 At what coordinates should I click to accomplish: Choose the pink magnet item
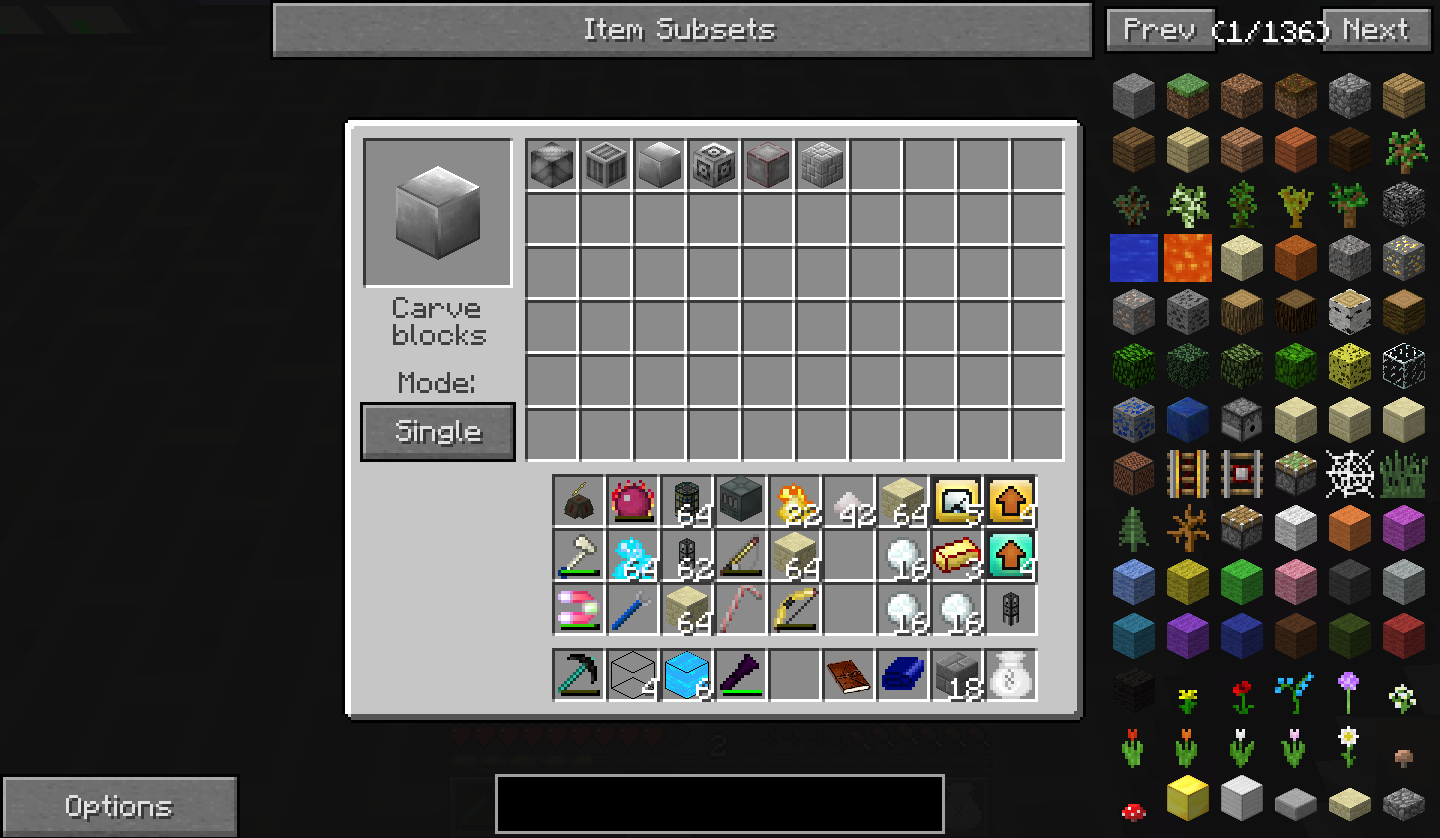[x=579, y=609]
